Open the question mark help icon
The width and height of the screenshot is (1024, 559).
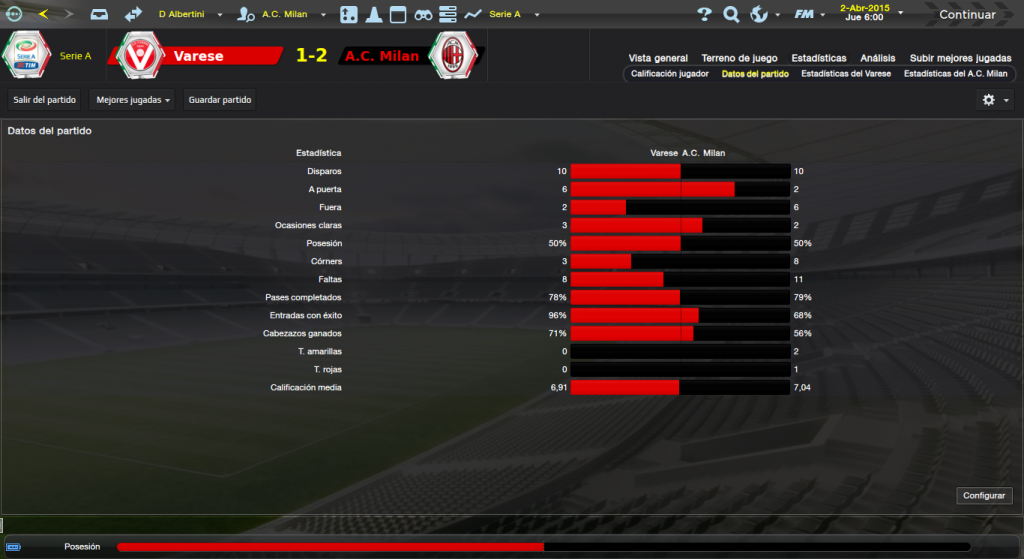(704, 15)
